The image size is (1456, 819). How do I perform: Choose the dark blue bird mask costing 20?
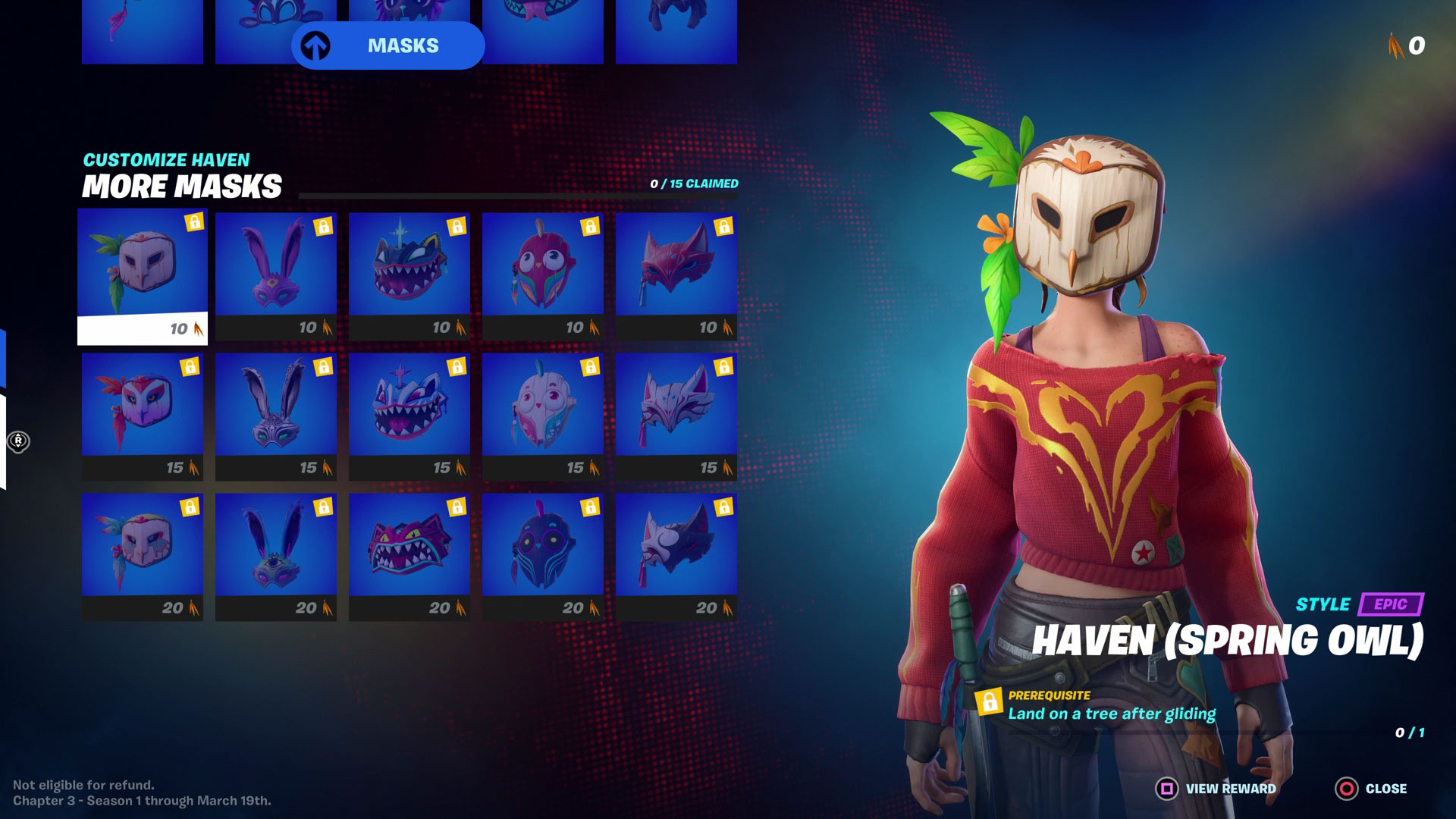543,554
